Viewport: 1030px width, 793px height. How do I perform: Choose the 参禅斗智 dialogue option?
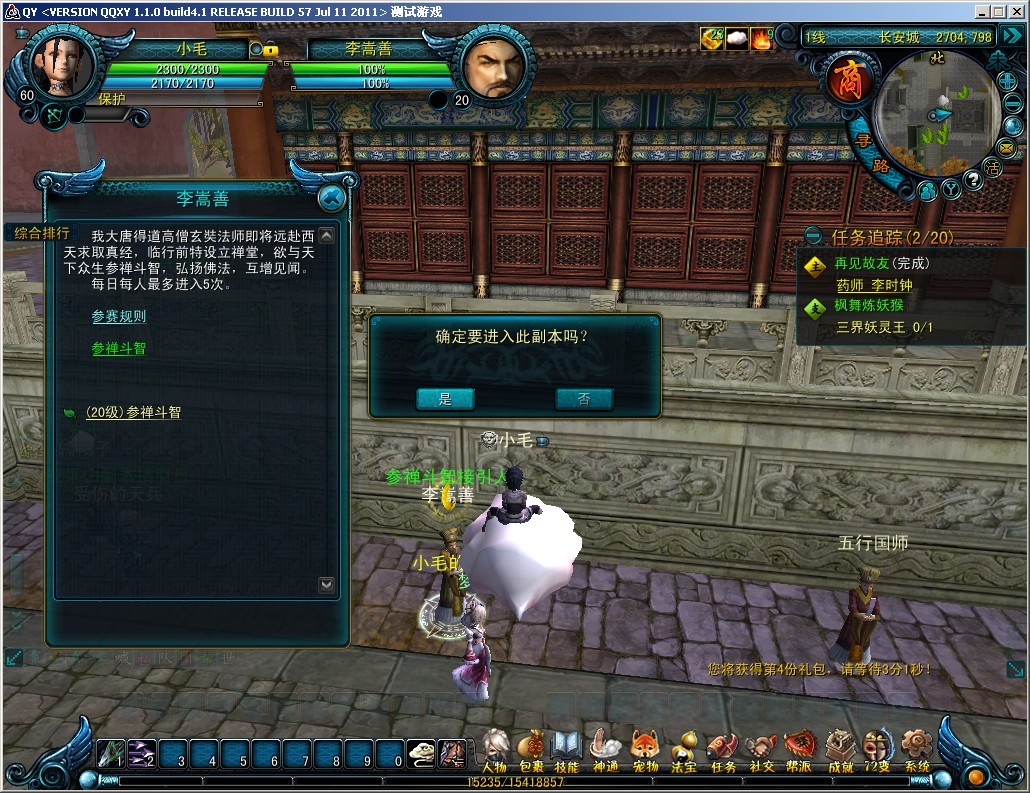coord(119,349)
